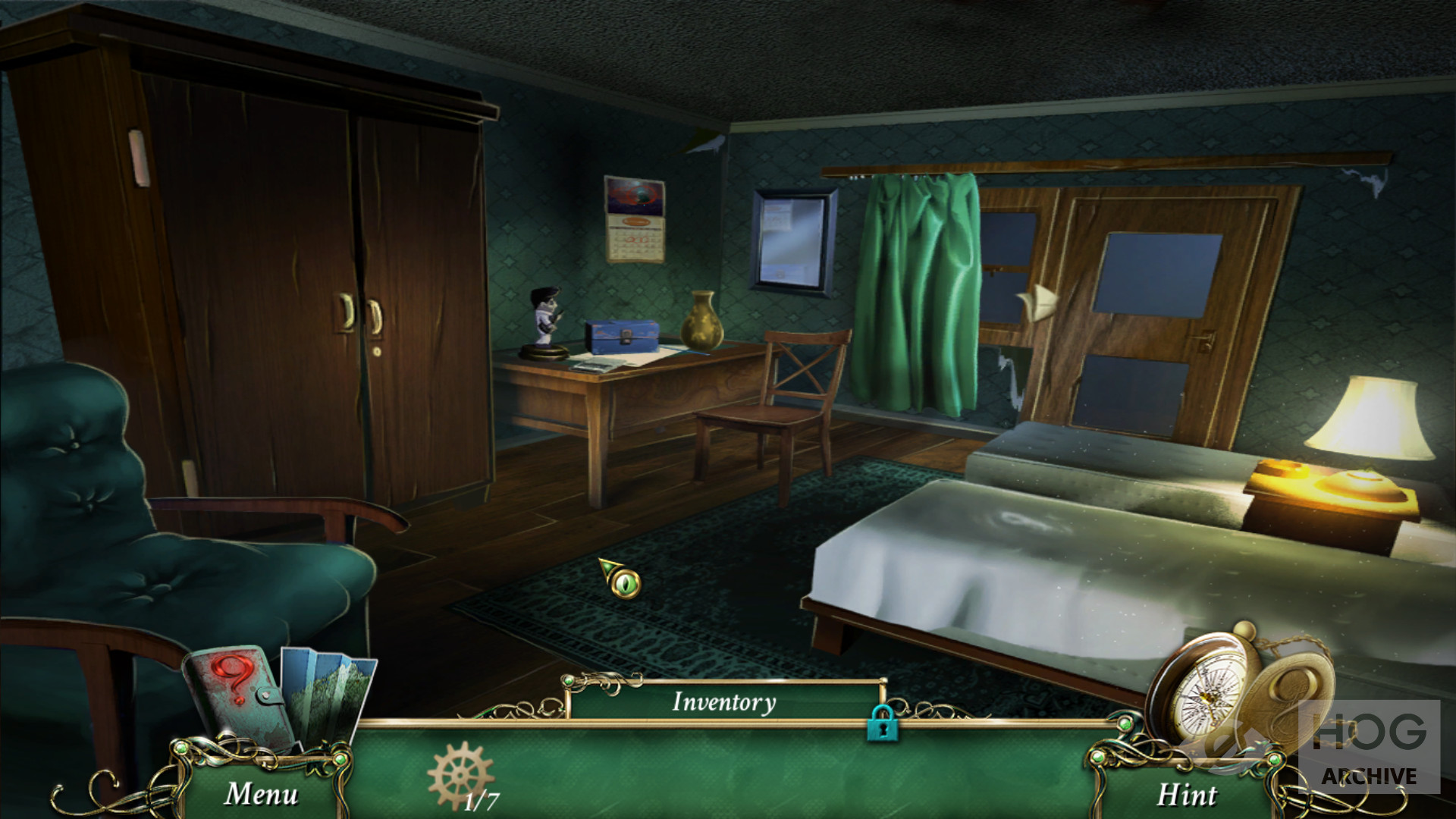
Task: Open the red question mark journal
Action: pos(237,698)
